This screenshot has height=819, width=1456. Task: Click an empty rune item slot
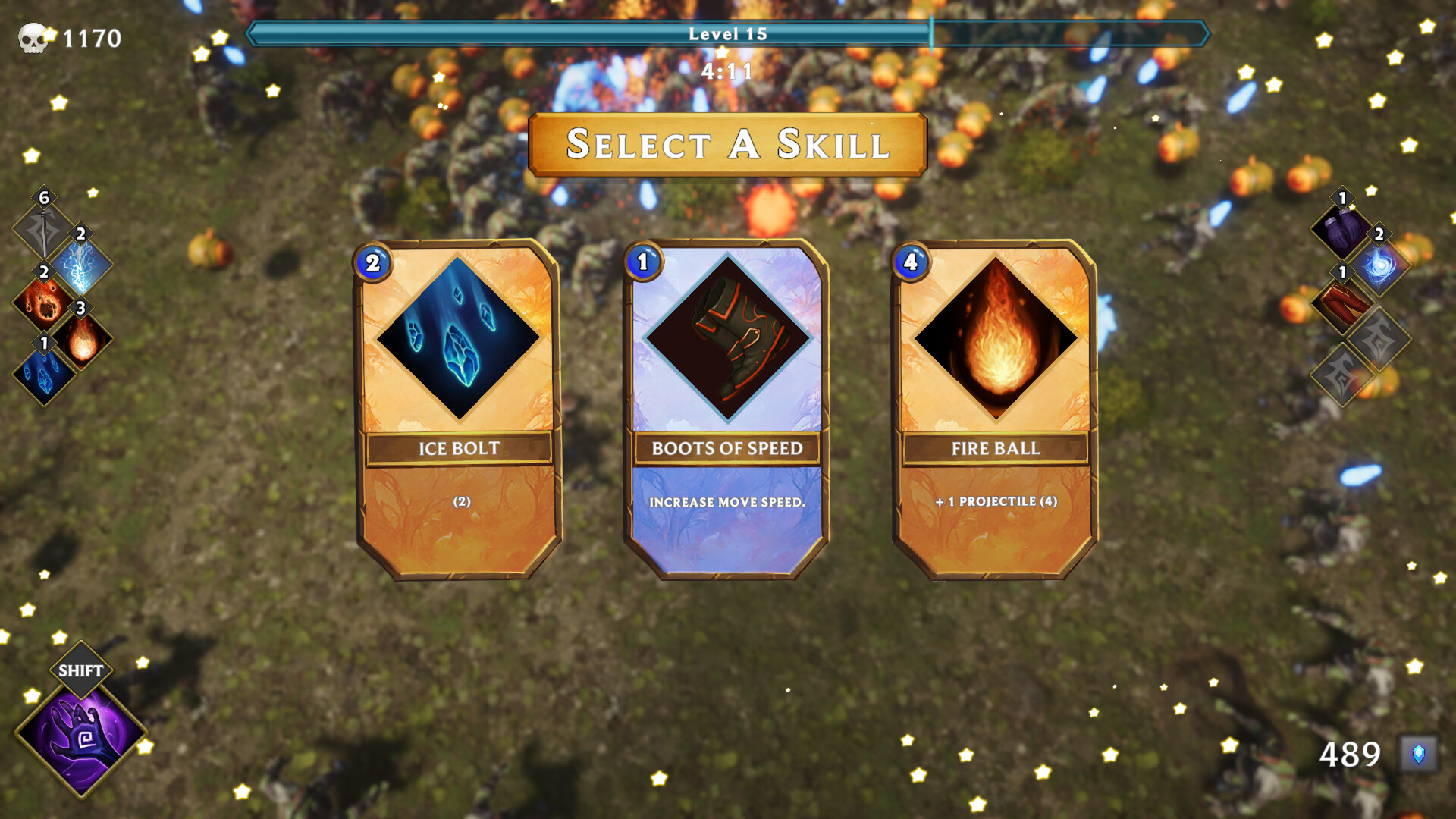(x=1378, y=337)
